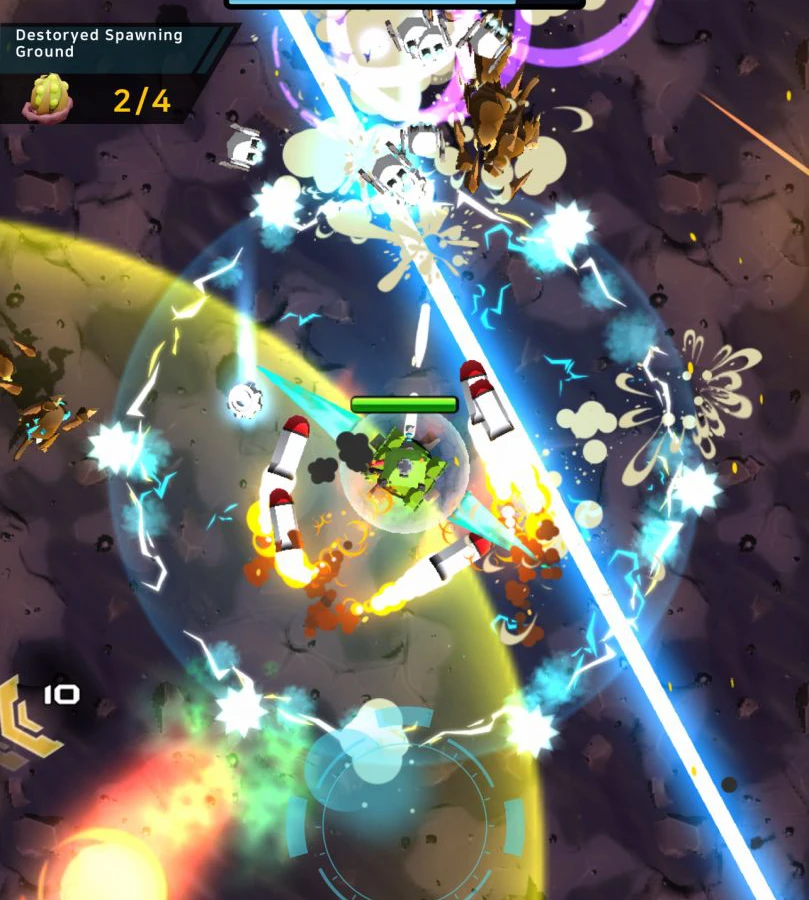Open the Destoryed Spawning Ground objective tracker
This screenshot has height=900, width=809.
click(100, 43)
